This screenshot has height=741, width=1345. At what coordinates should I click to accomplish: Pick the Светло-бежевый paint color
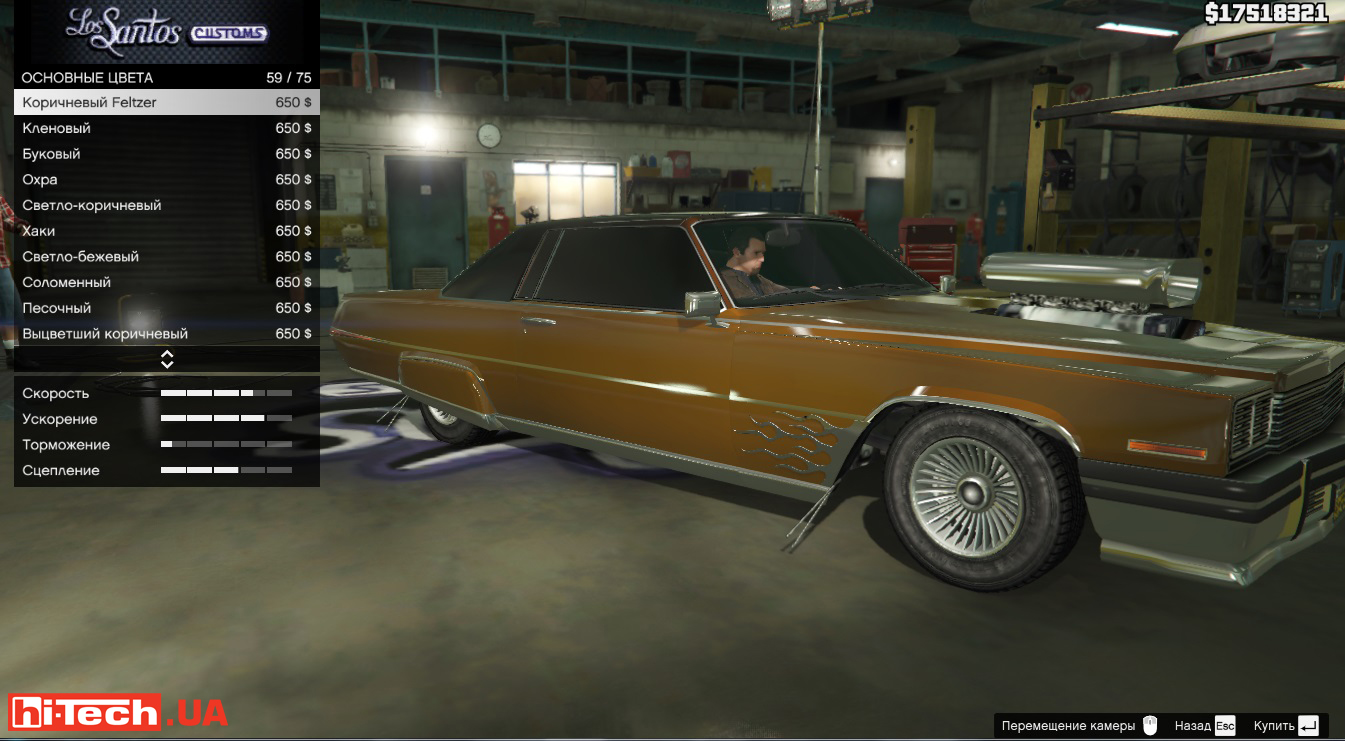tap(167, 257)
